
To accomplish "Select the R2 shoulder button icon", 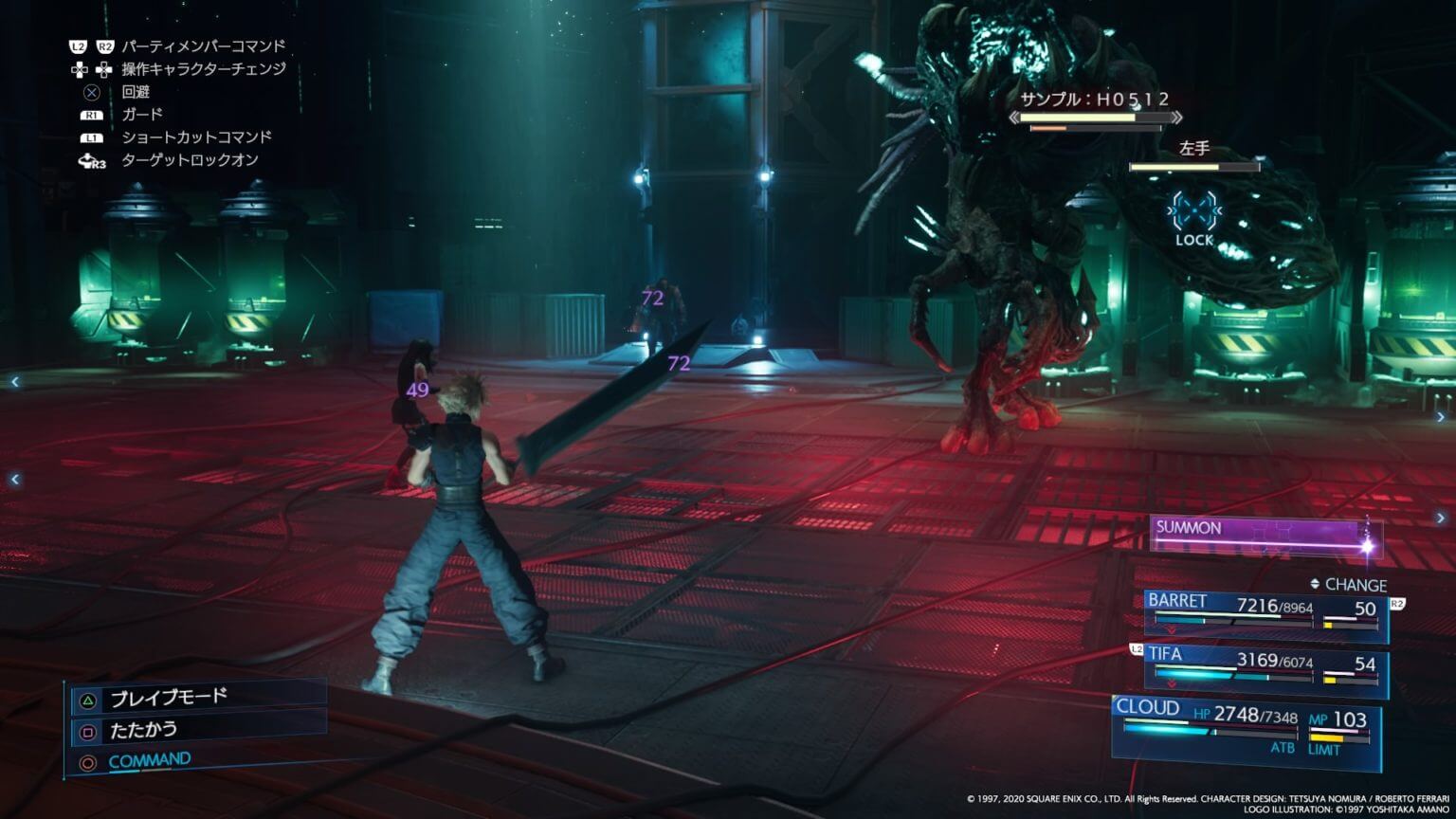I will pos(105,45).
